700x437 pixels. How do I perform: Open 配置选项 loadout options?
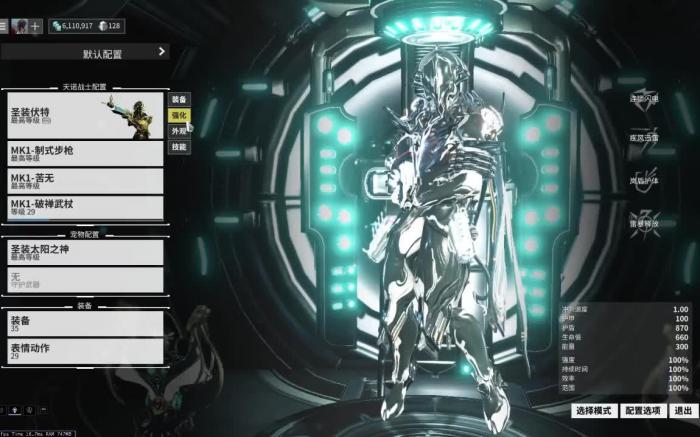(x=642, y=411)
